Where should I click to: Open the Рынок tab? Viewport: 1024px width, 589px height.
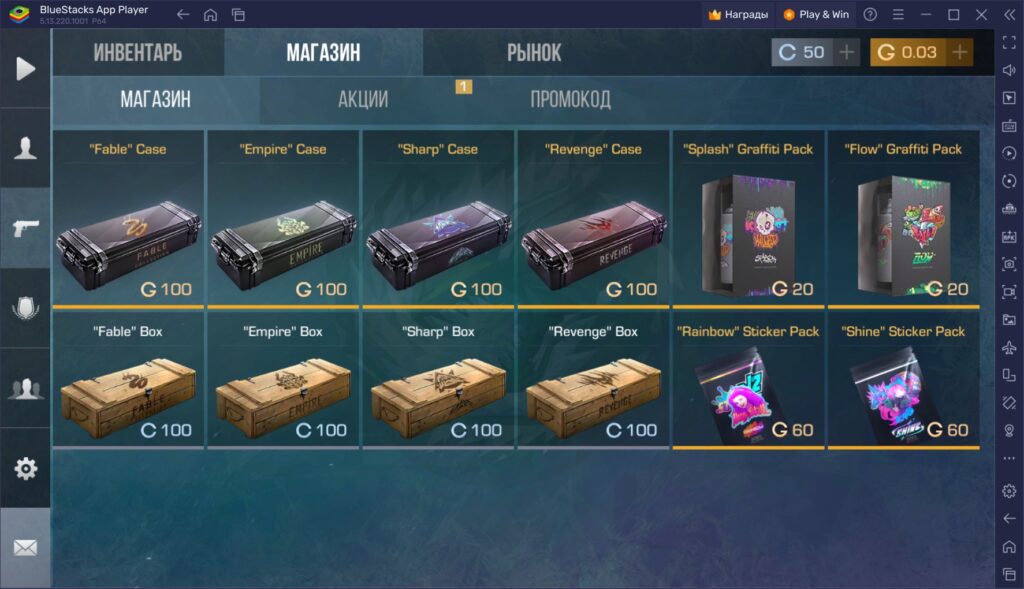pos(534,53)
